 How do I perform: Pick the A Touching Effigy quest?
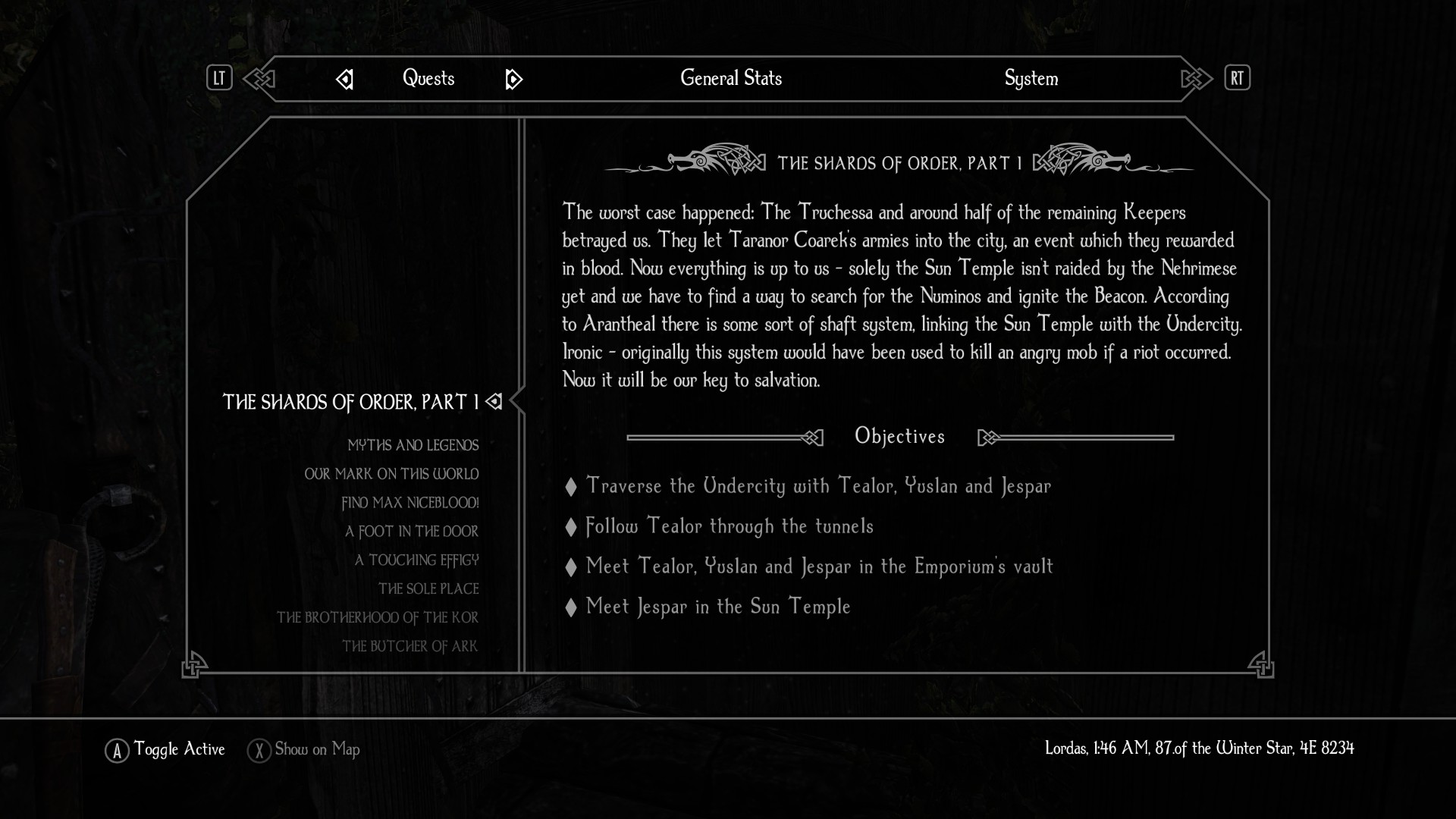pyautogui.click(x=416, y=560)
